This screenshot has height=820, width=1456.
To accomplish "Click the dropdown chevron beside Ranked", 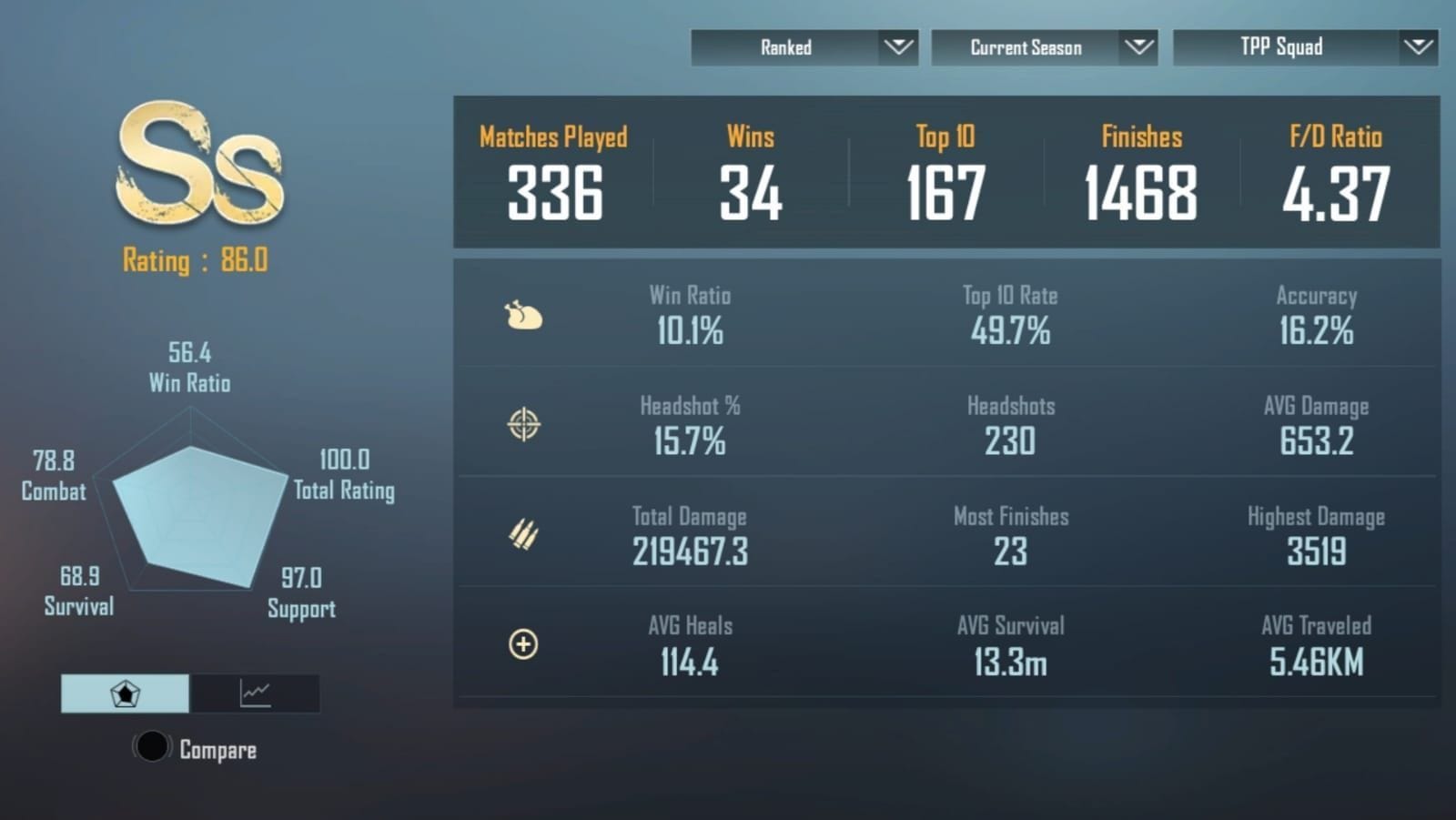I will [899, 47].
